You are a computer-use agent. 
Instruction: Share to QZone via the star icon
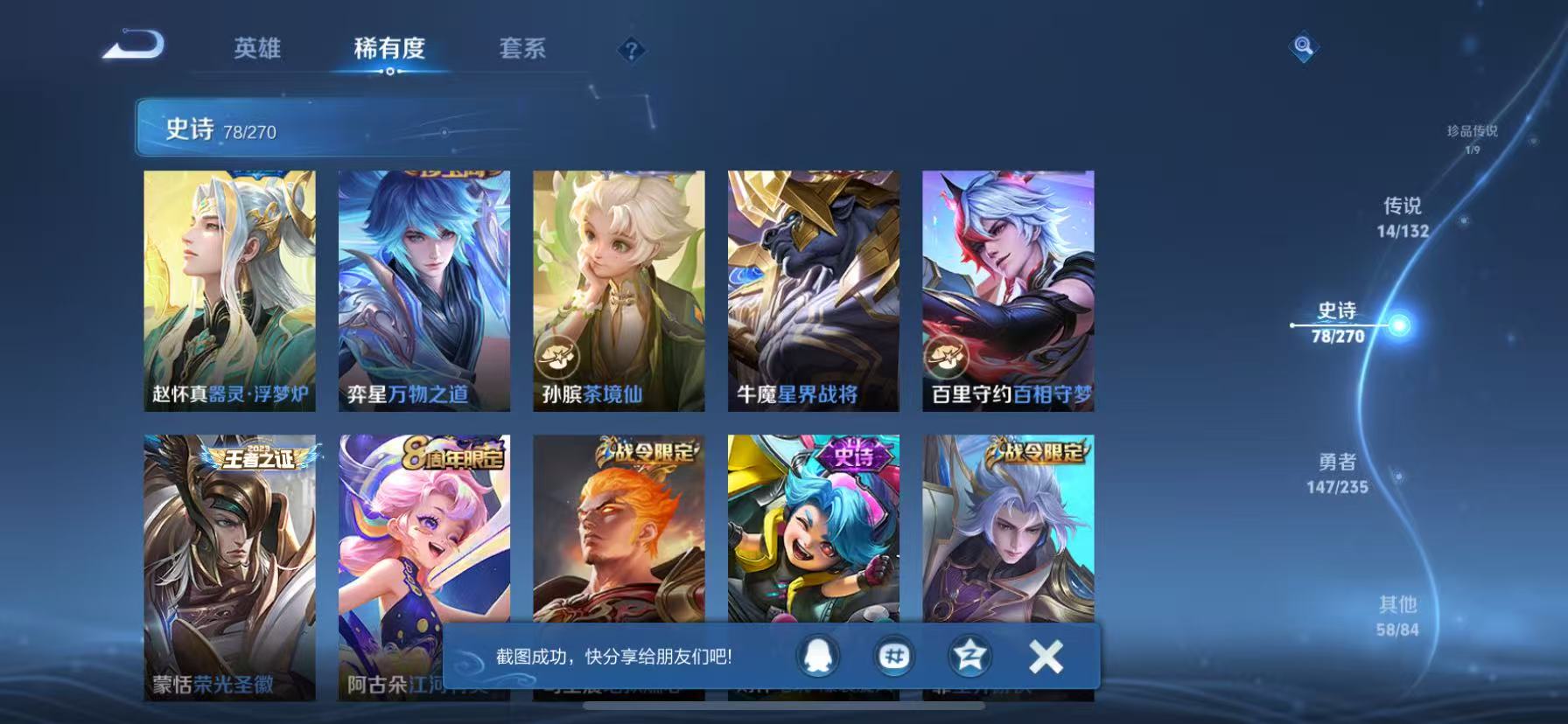click(970, 656)
